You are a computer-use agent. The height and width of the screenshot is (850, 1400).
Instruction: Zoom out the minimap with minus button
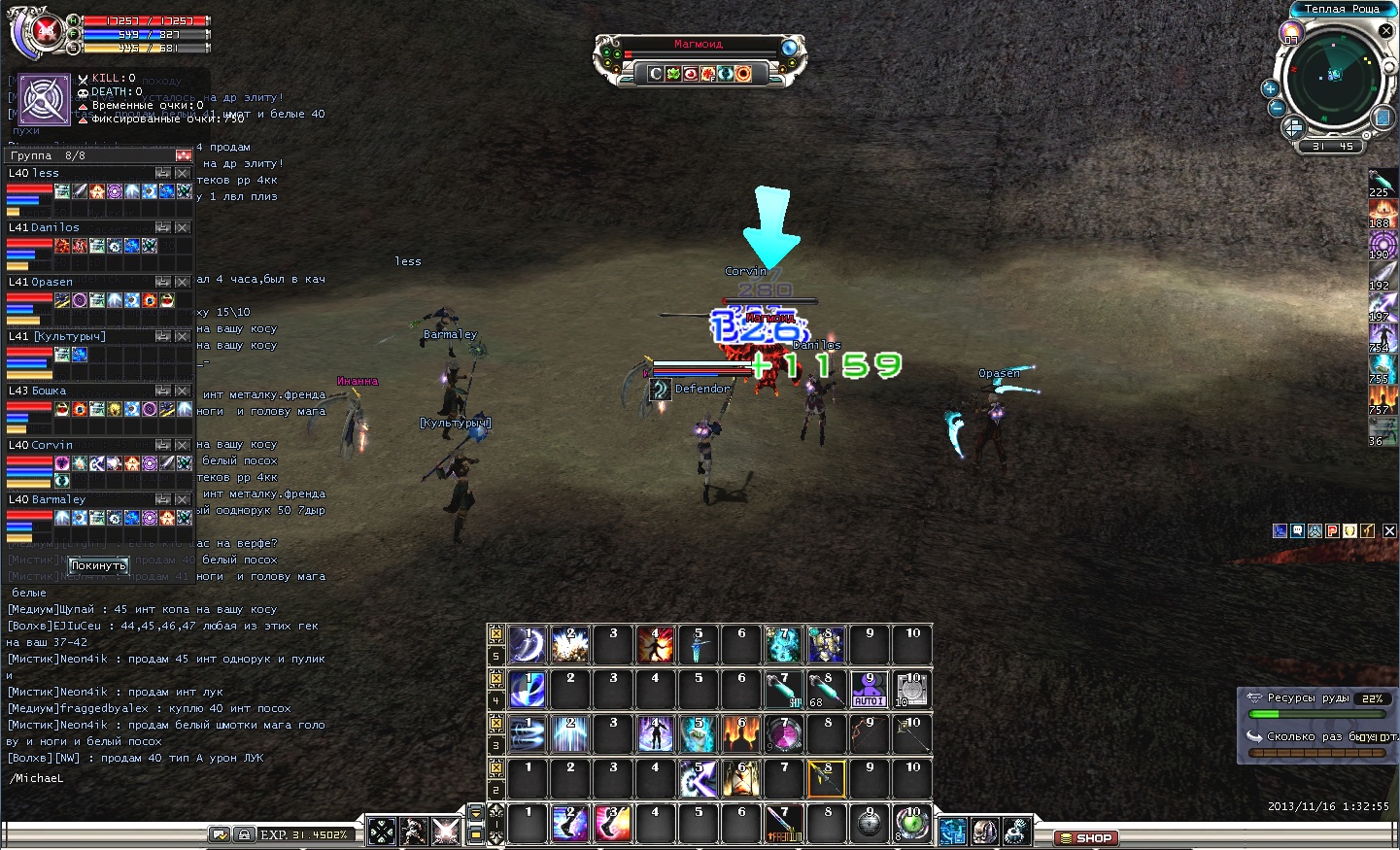(1277, 108)
